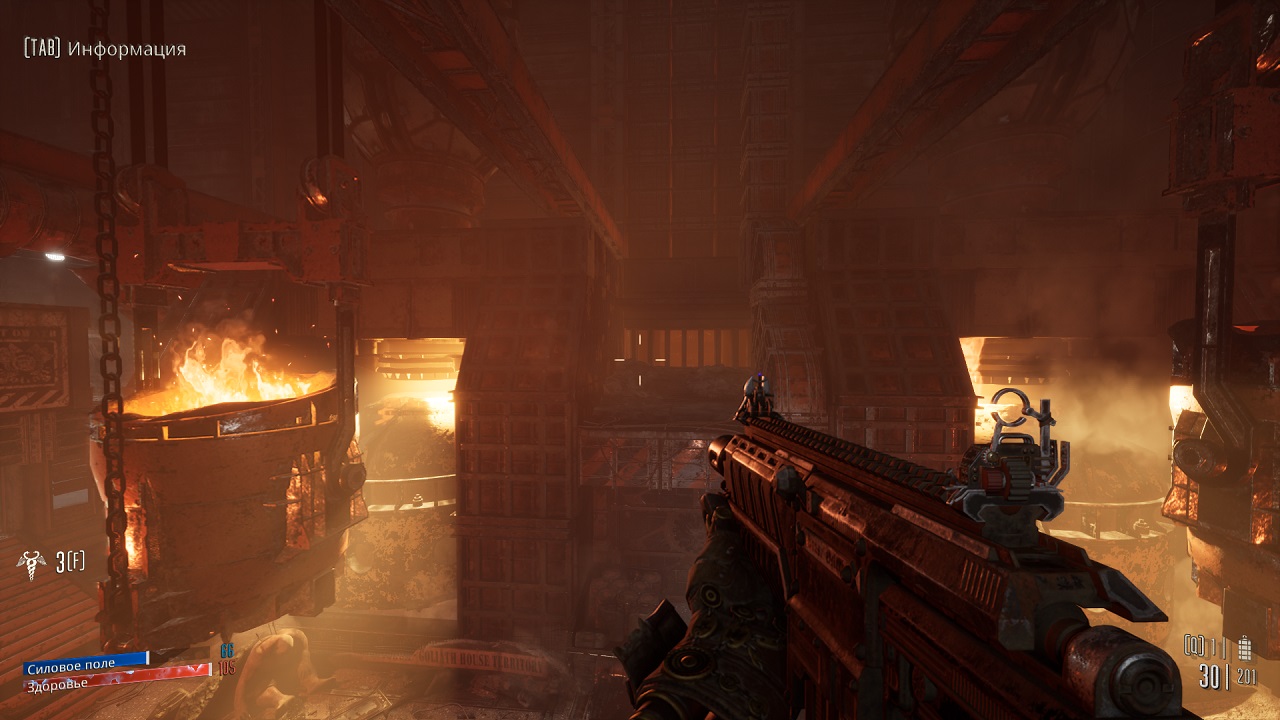Click the blue force field bar
This screenshot has height=720, width=1280.
tap(85, 657)
